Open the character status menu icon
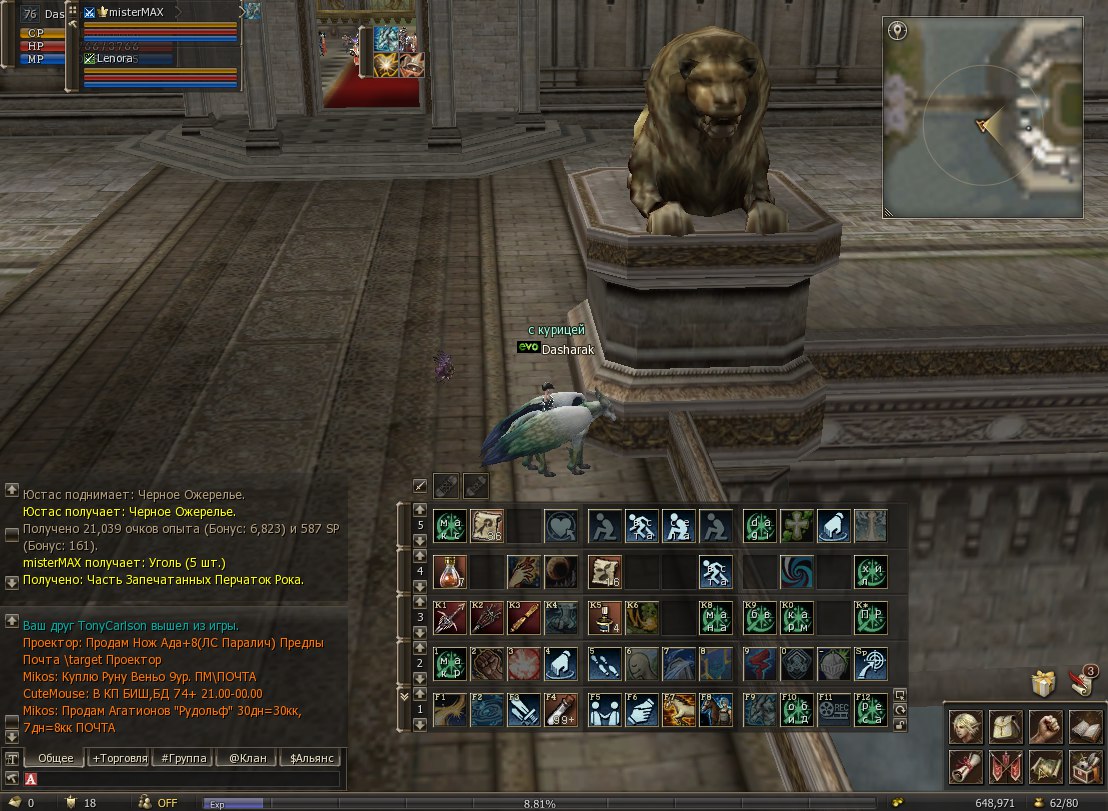 pyautogui.click(x=965, y=727)
